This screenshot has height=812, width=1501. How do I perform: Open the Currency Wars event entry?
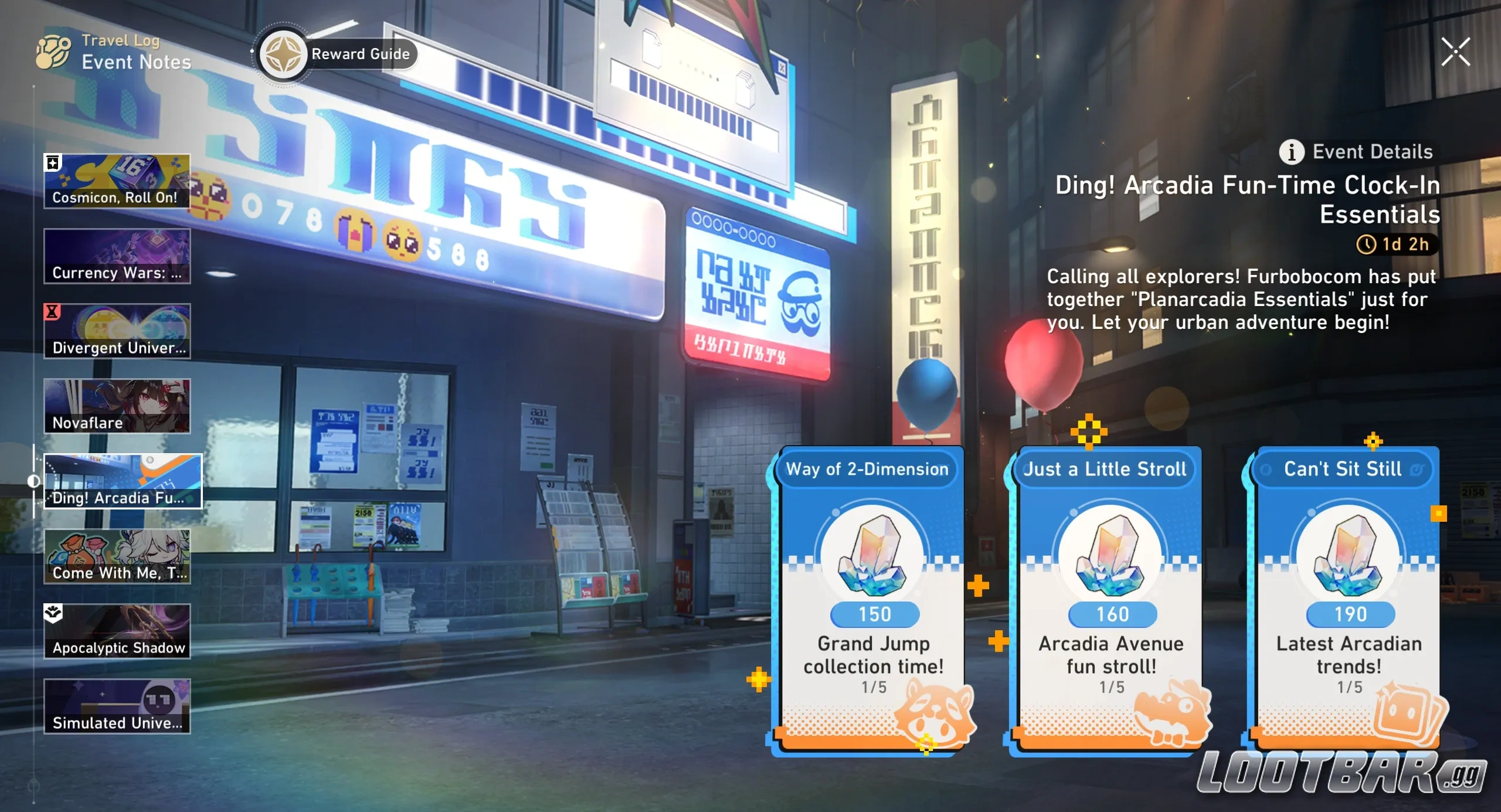pos(117,256)
